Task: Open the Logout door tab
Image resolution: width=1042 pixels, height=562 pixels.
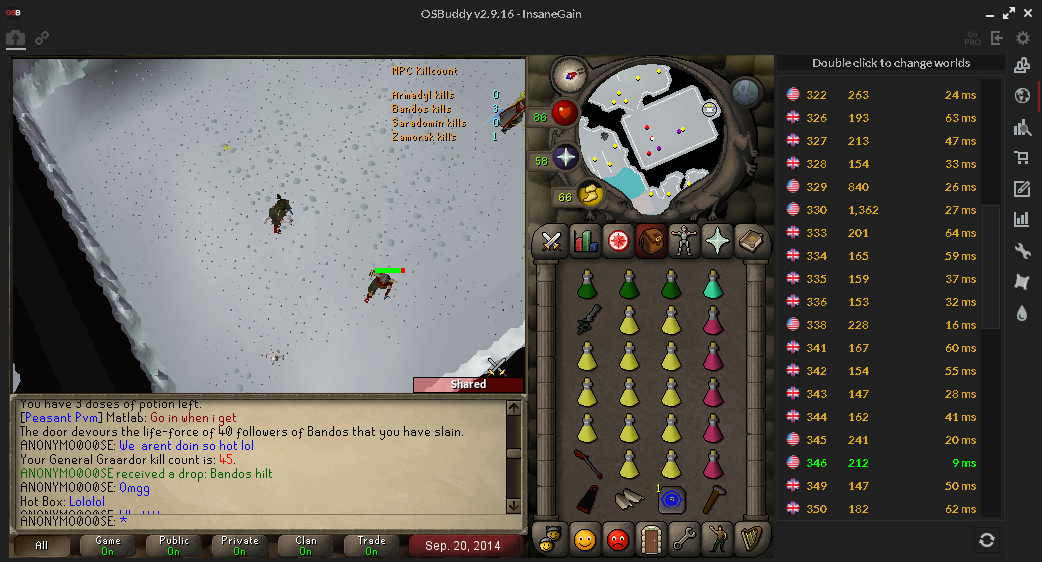Action: click(651, 539)
